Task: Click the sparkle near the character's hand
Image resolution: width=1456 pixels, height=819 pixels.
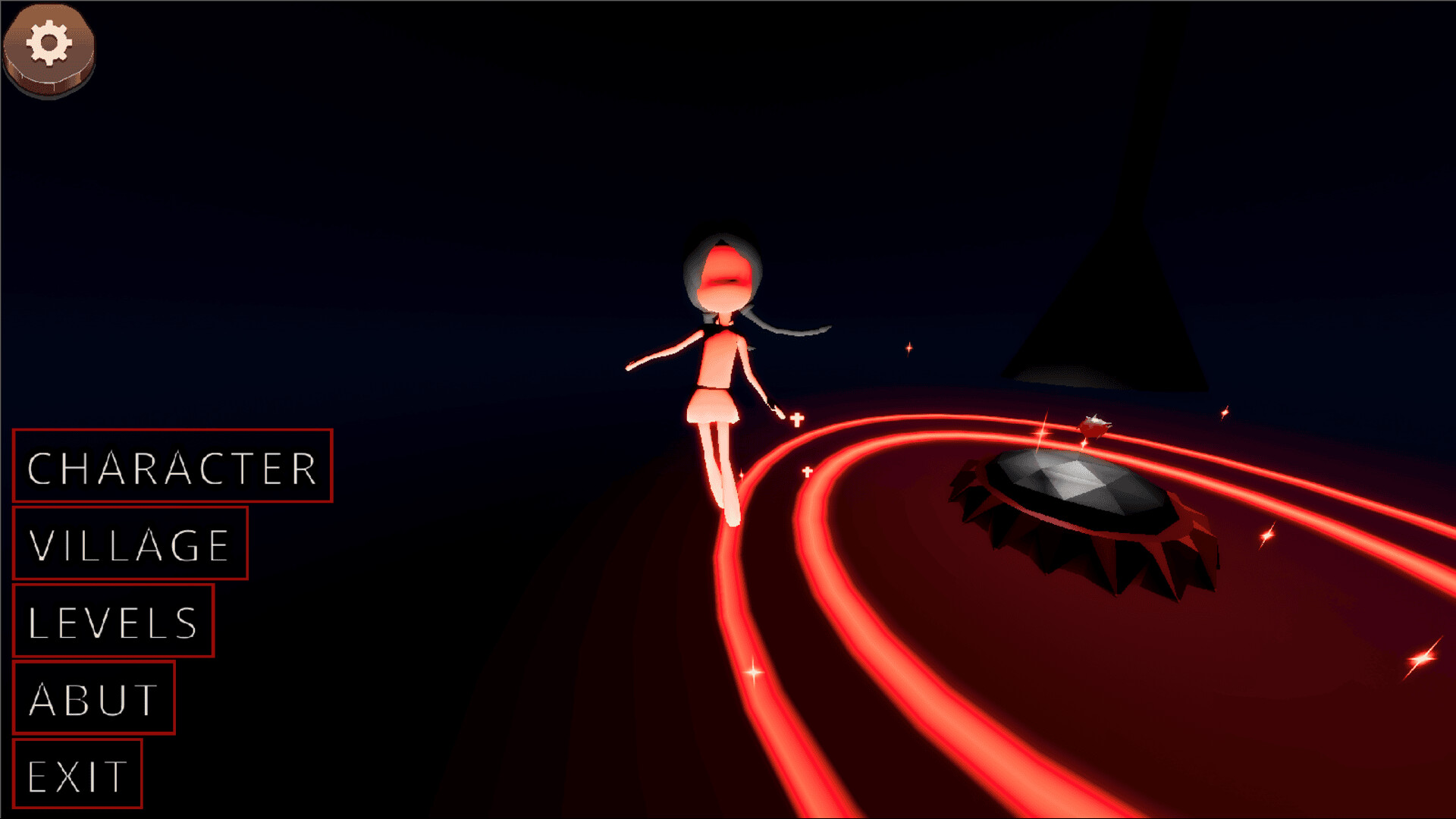Action: (x=796, y=419)
